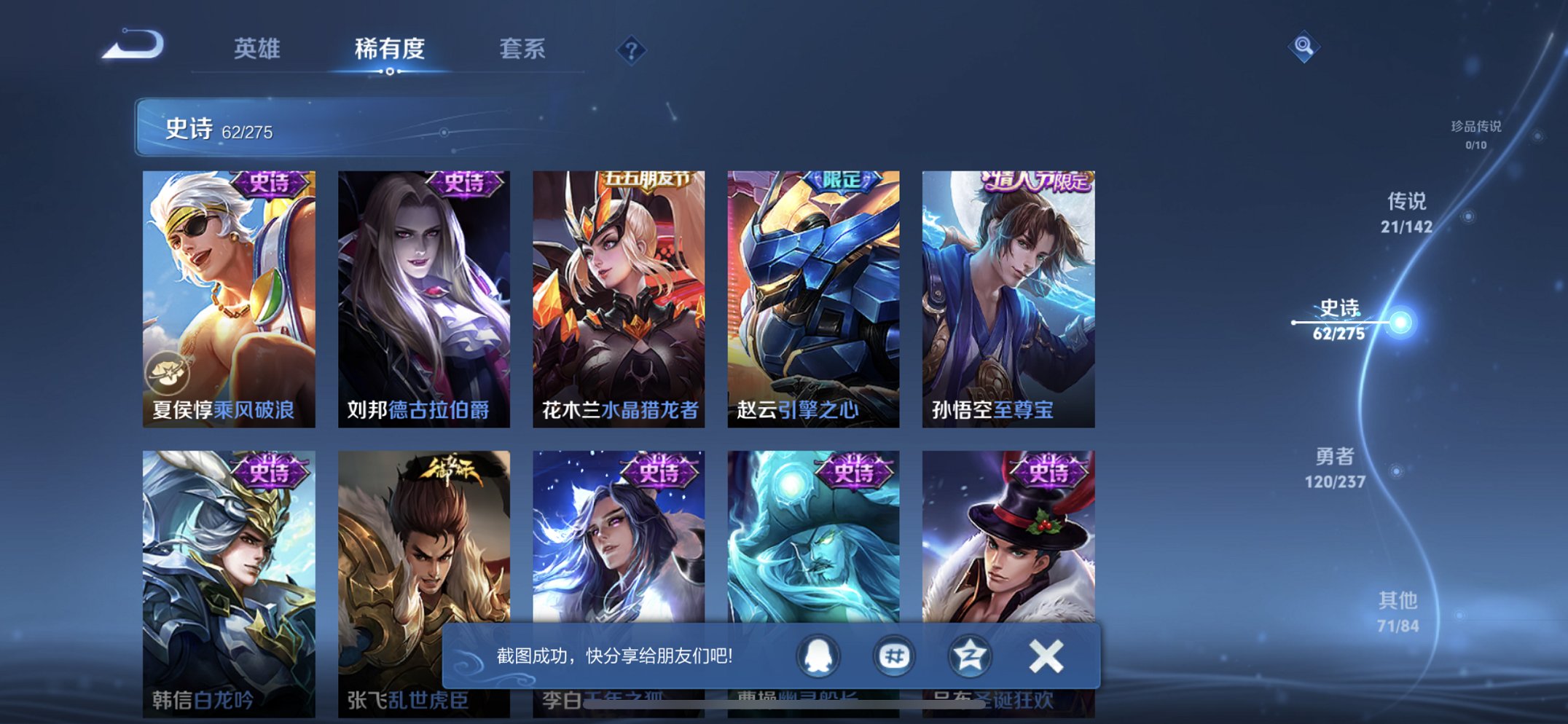Switch to the 套系 tab

pyautogui.click(x=523, y=49)
